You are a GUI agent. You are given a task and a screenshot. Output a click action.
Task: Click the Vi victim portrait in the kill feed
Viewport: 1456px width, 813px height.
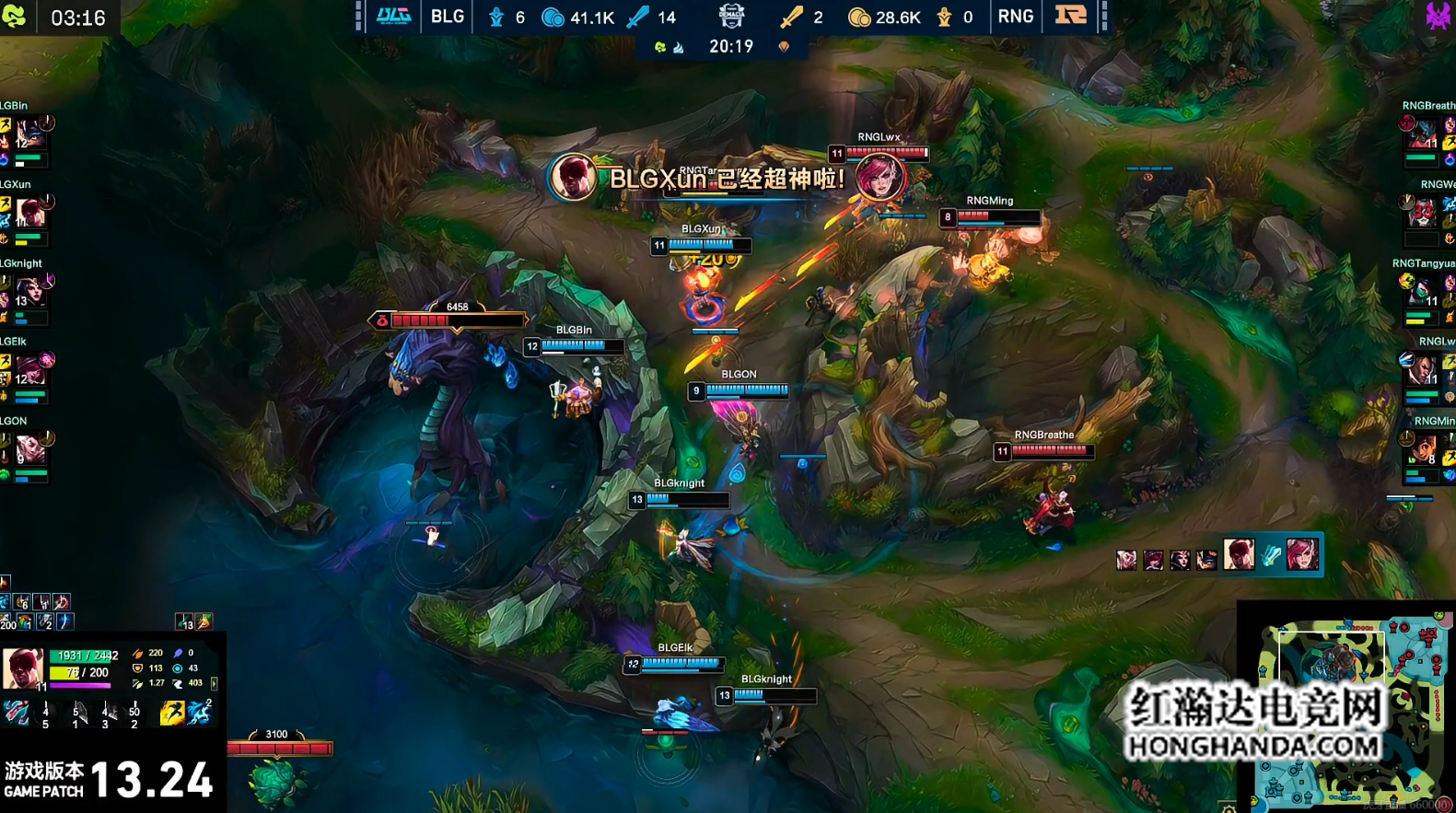click(x=1301, y=554)
